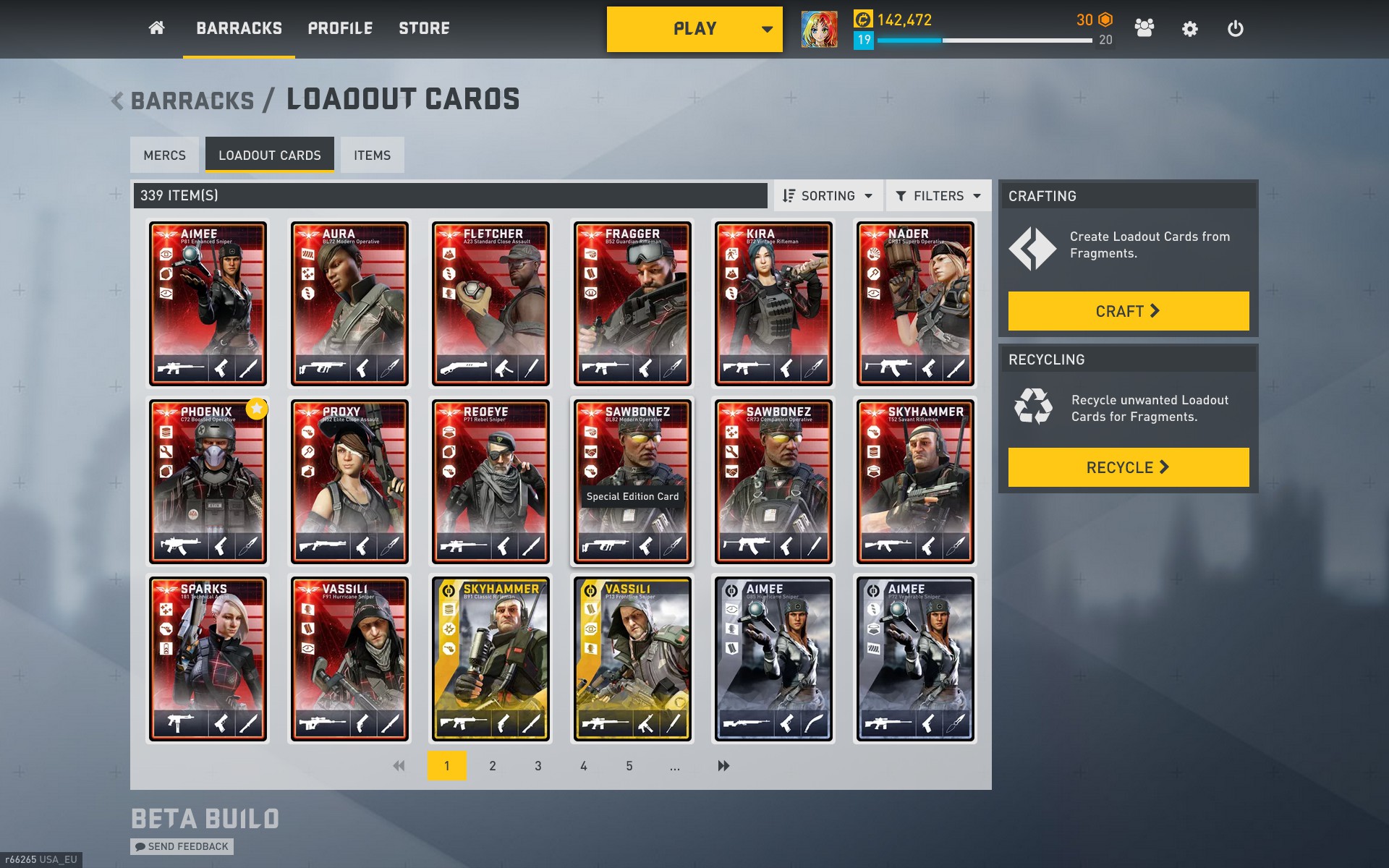Jump to the last page arrow
The width and height of the screenshot is (1389, 868).
point(723,765)
